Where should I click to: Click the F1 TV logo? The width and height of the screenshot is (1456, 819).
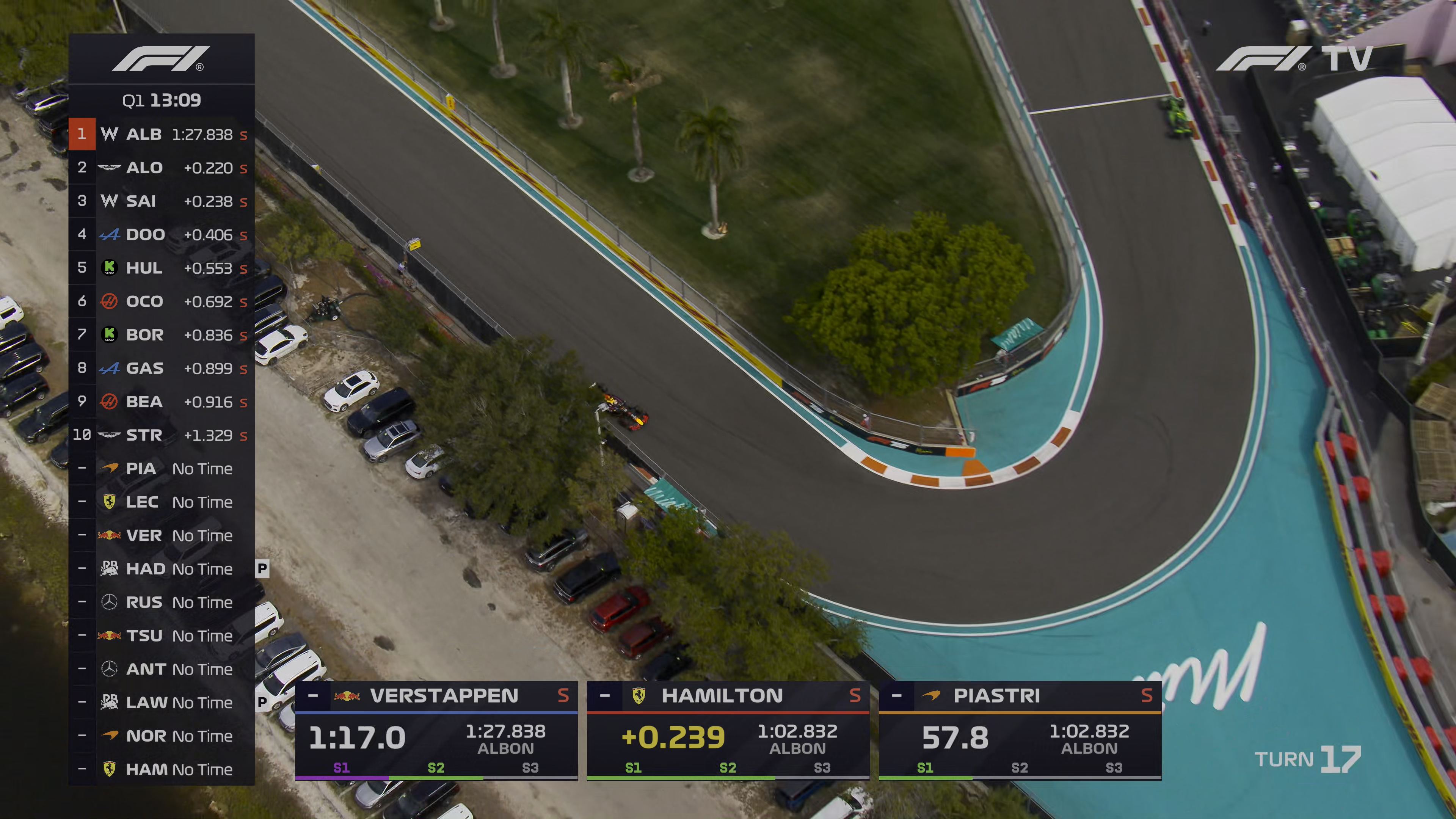(x=1294, y=59)
